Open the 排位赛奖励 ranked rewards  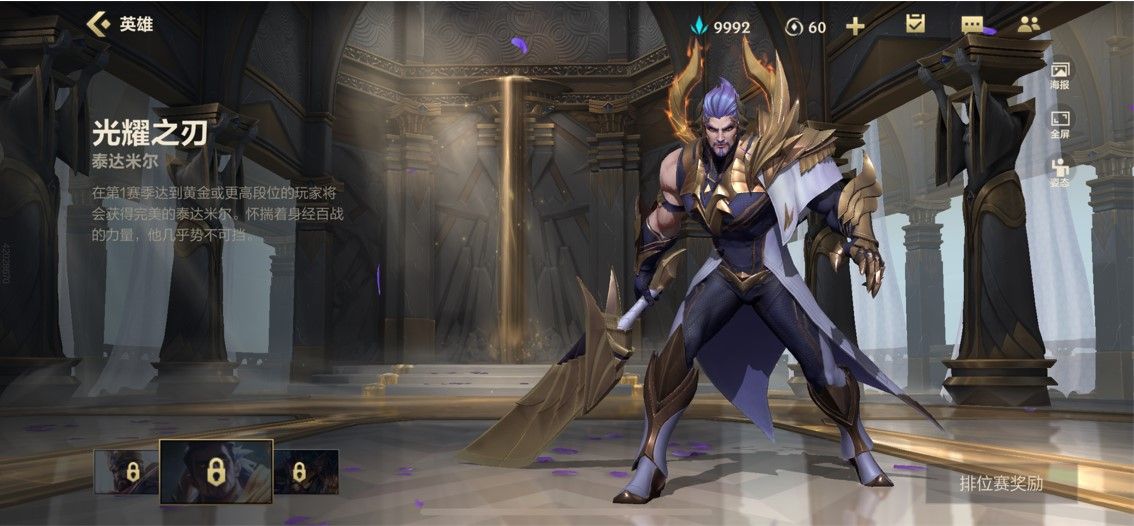(x=1001, y=484)
